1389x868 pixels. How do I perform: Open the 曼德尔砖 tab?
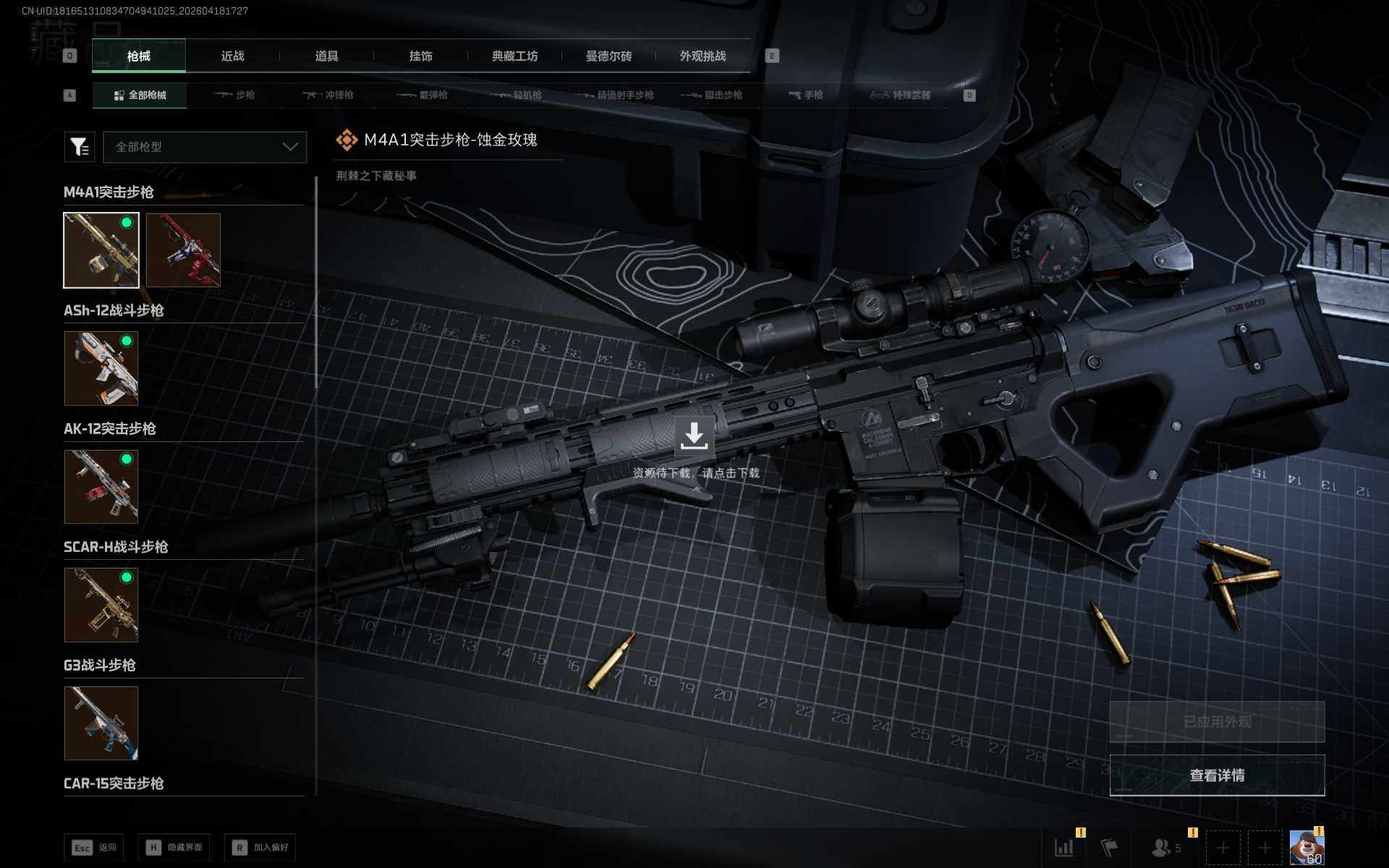click(608, 56)
